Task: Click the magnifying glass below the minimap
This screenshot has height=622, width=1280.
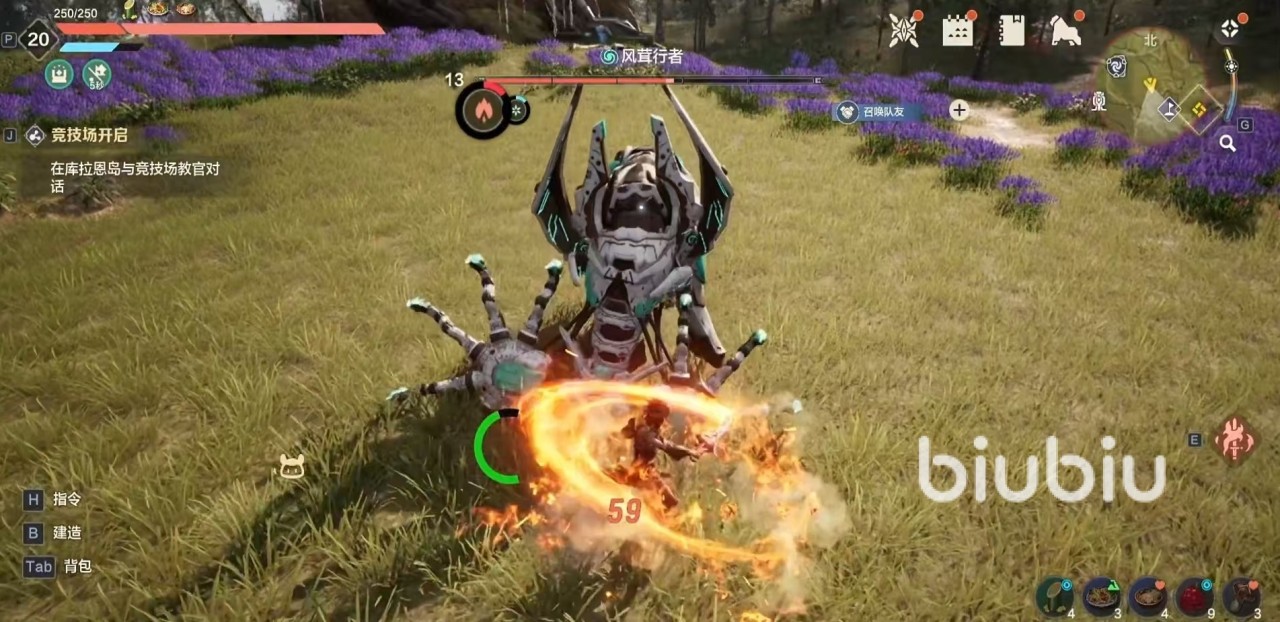Action: click(1227, 143)
